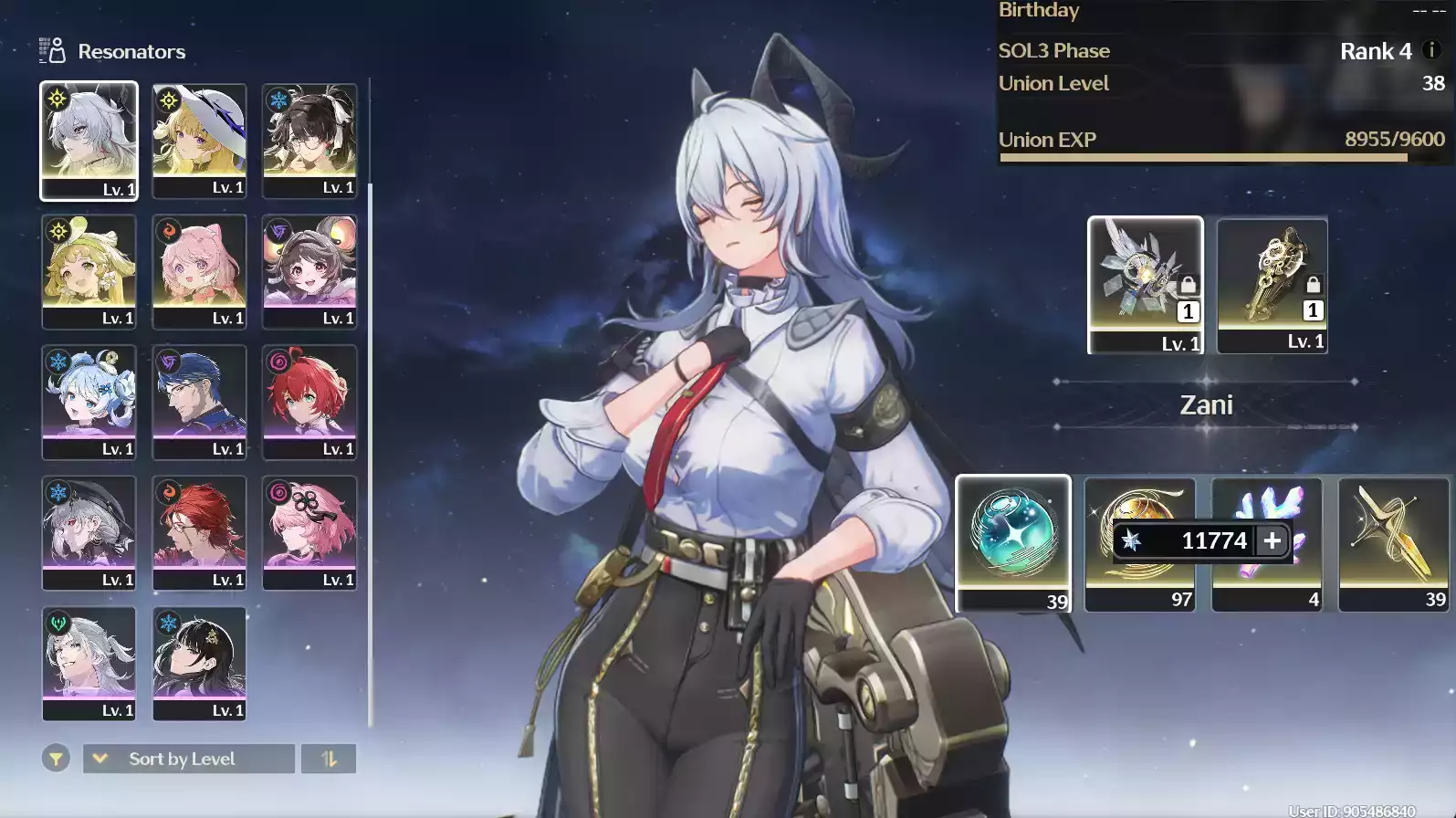1456x818 pixels.
Task: Select the black-haired resonator with flower hairpin
Action: pyautogui.click(x=199, y=663)
